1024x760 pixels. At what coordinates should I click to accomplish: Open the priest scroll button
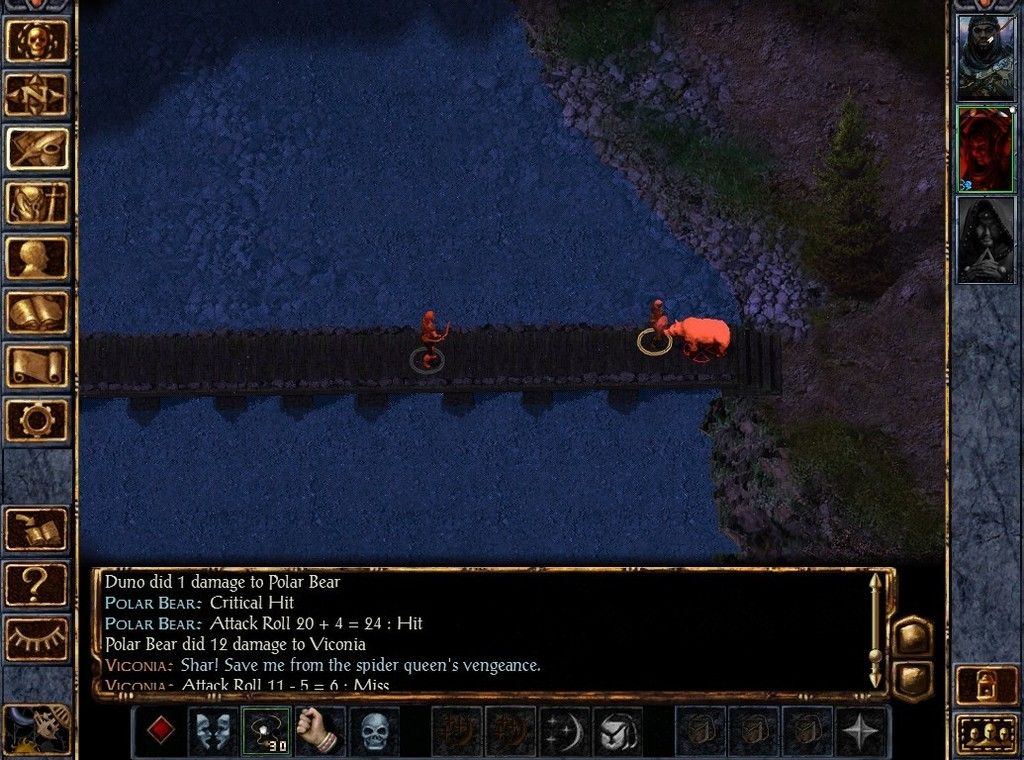38,365
